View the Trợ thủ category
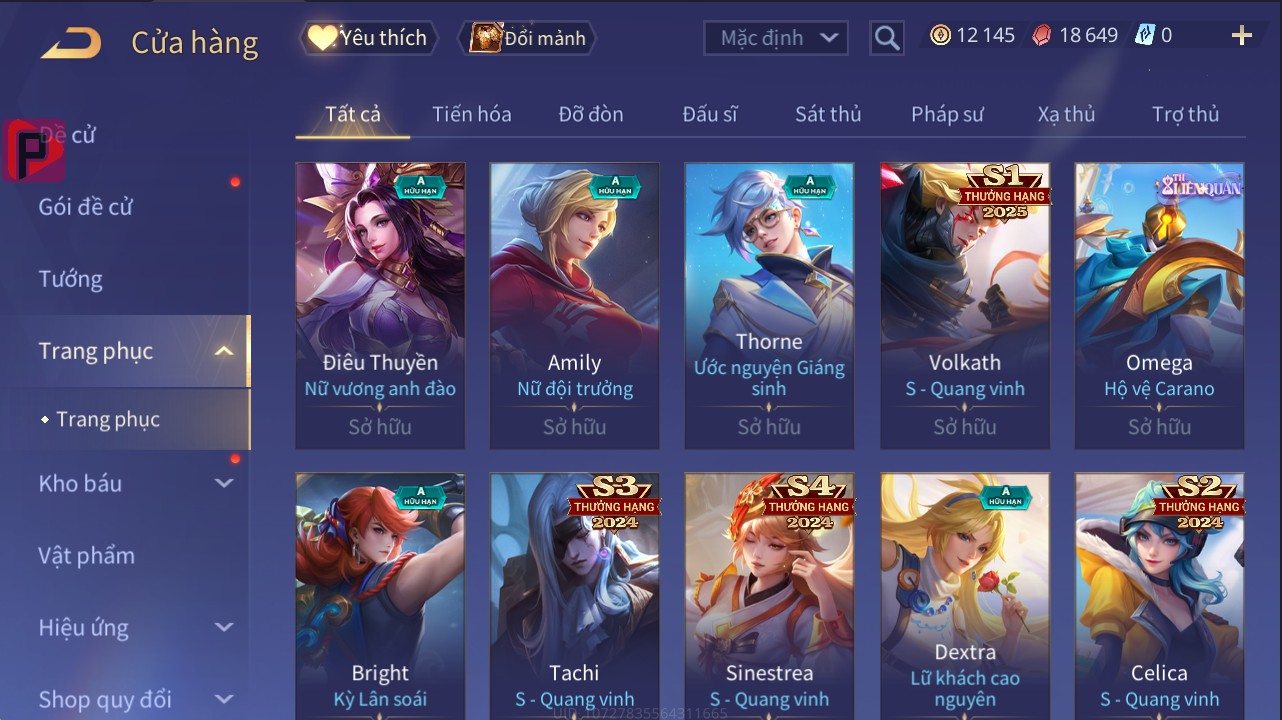Screen dimensions: 1282x720 point(1185,114)
